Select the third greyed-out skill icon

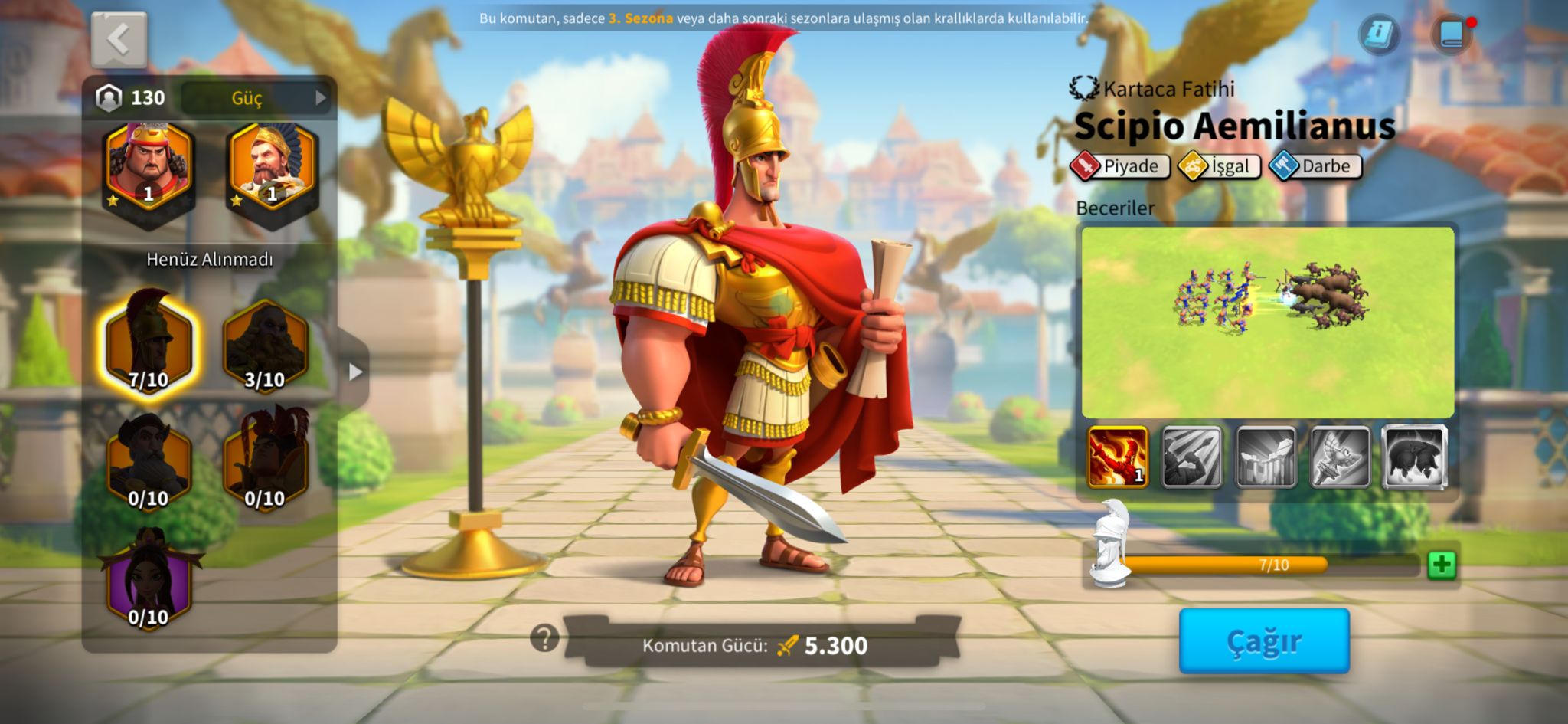tap(1266, 457)
